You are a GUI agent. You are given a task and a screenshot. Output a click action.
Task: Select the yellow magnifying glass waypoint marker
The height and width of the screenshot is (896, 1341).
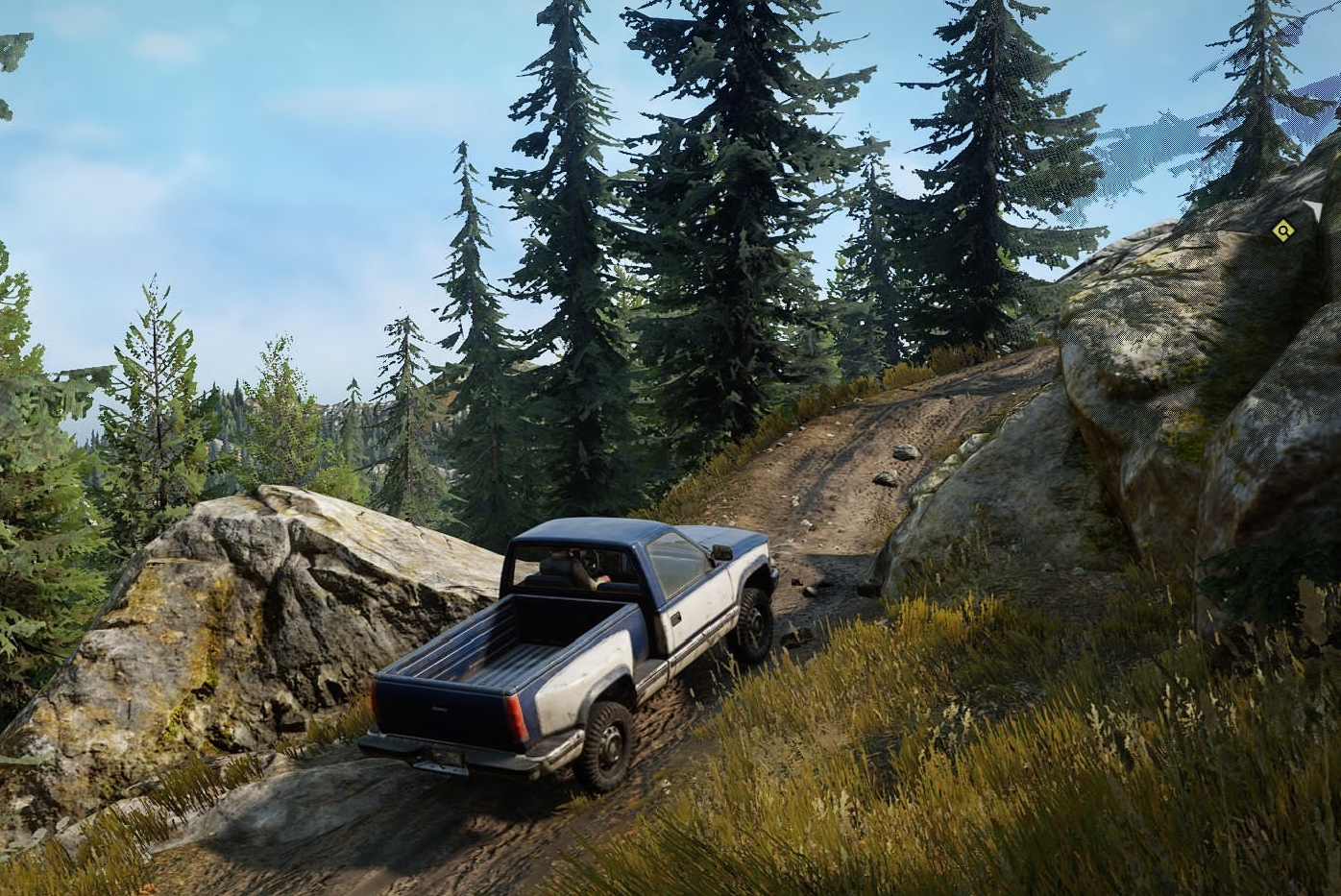point(1282,230)
